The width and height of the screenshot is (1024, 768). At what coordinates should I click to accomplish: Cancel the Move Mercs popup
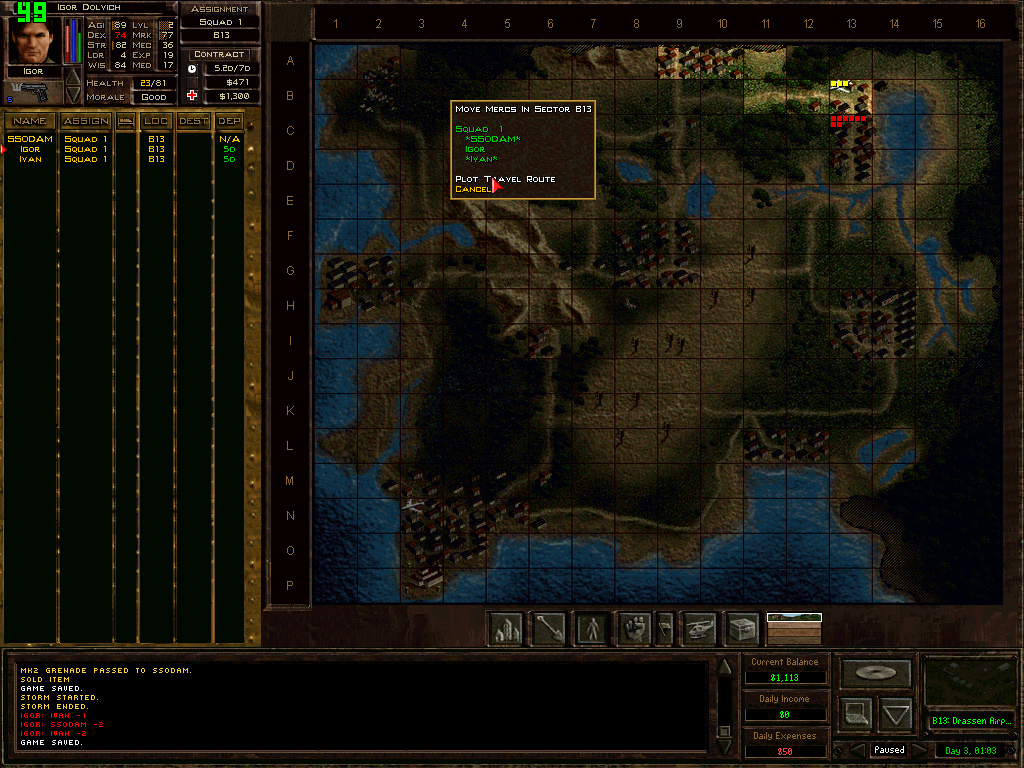[x=473, y=189]
